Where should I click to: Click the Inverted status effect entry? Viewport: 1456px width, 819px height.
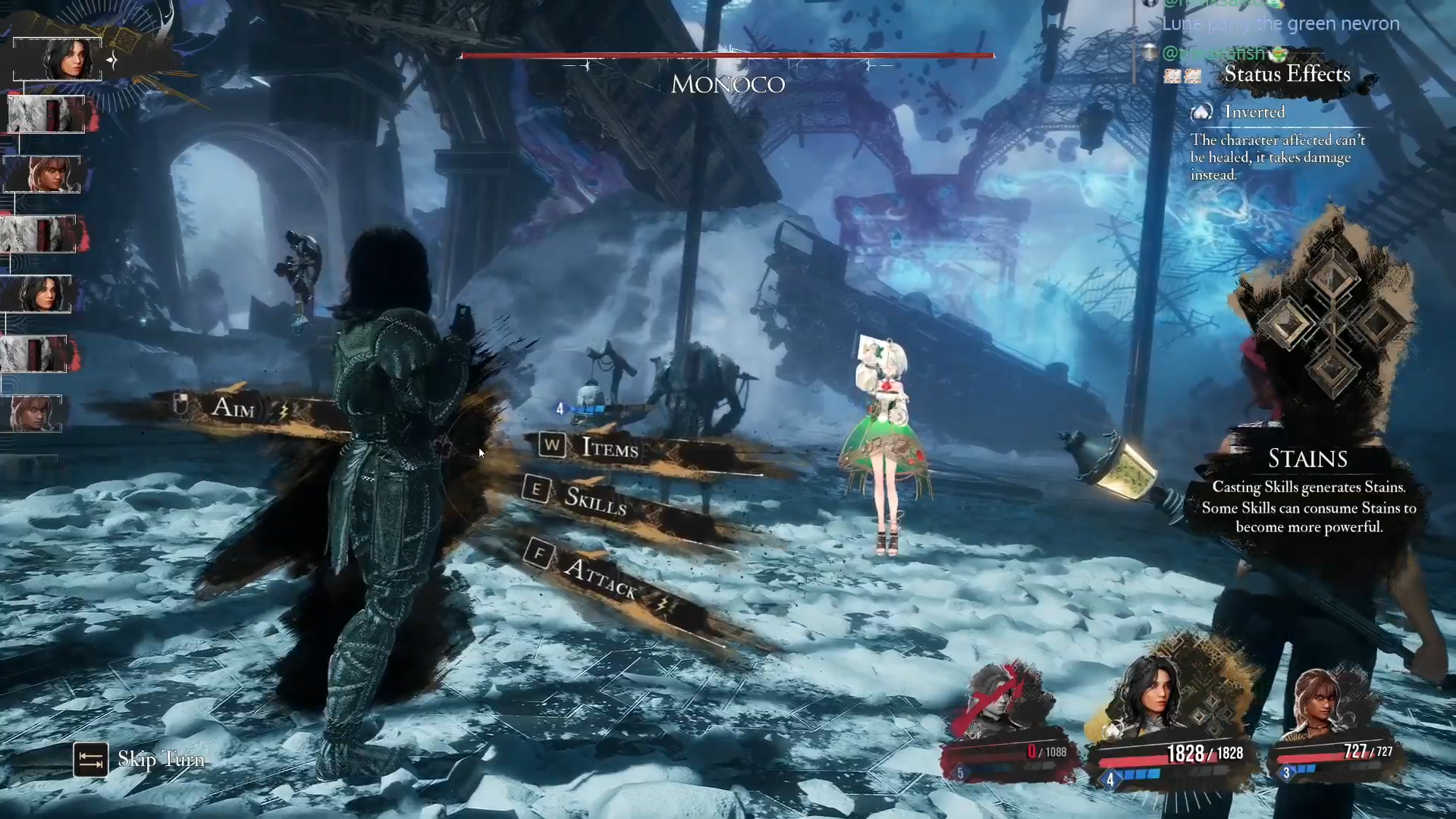pos(1254,112)
